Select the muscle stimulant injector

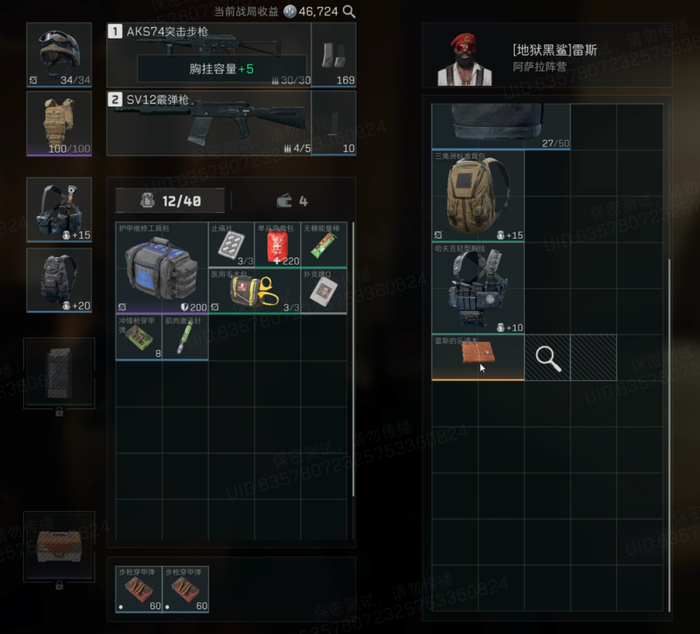tap(185, 337)
